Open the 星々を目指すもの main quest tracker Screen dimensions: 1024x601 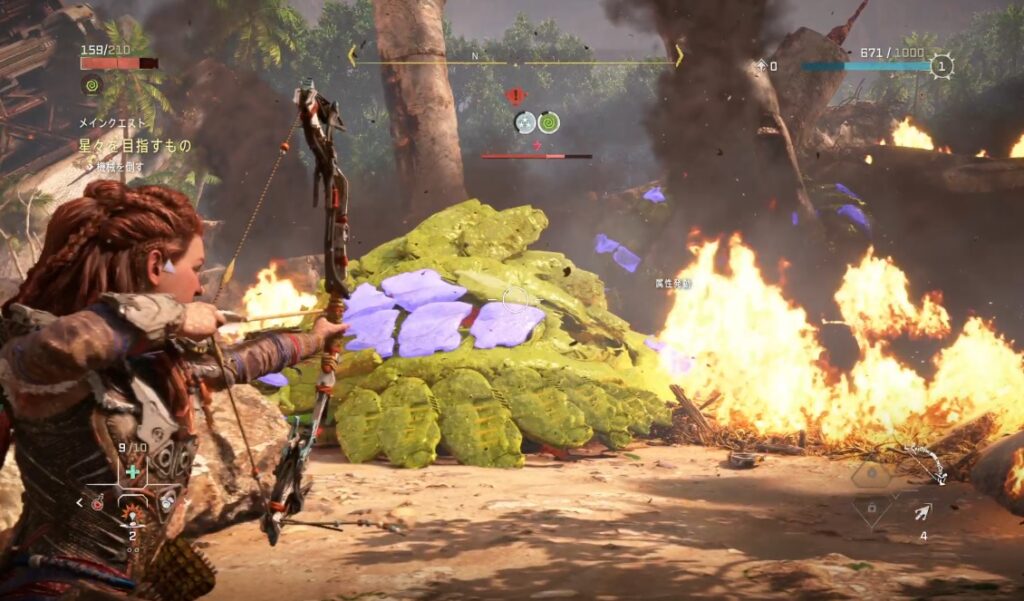point(135,146)
